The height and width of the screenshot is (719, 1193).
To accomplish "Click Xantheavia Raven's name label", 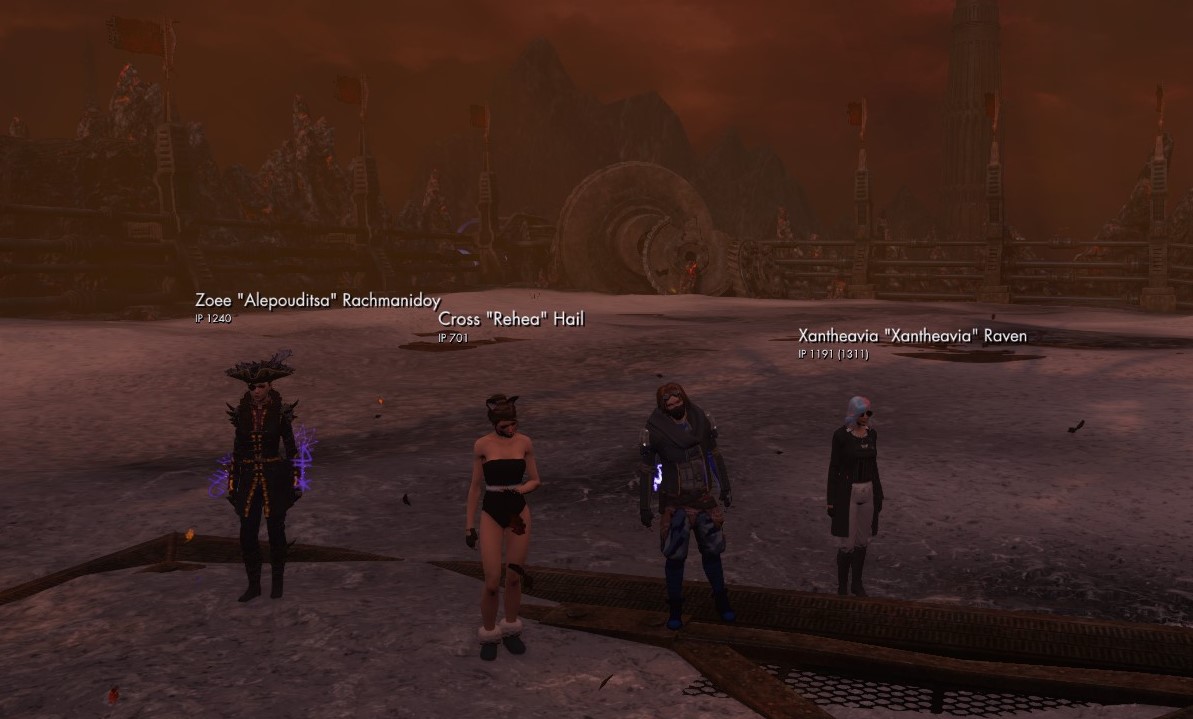I will (x=911, y=336).
